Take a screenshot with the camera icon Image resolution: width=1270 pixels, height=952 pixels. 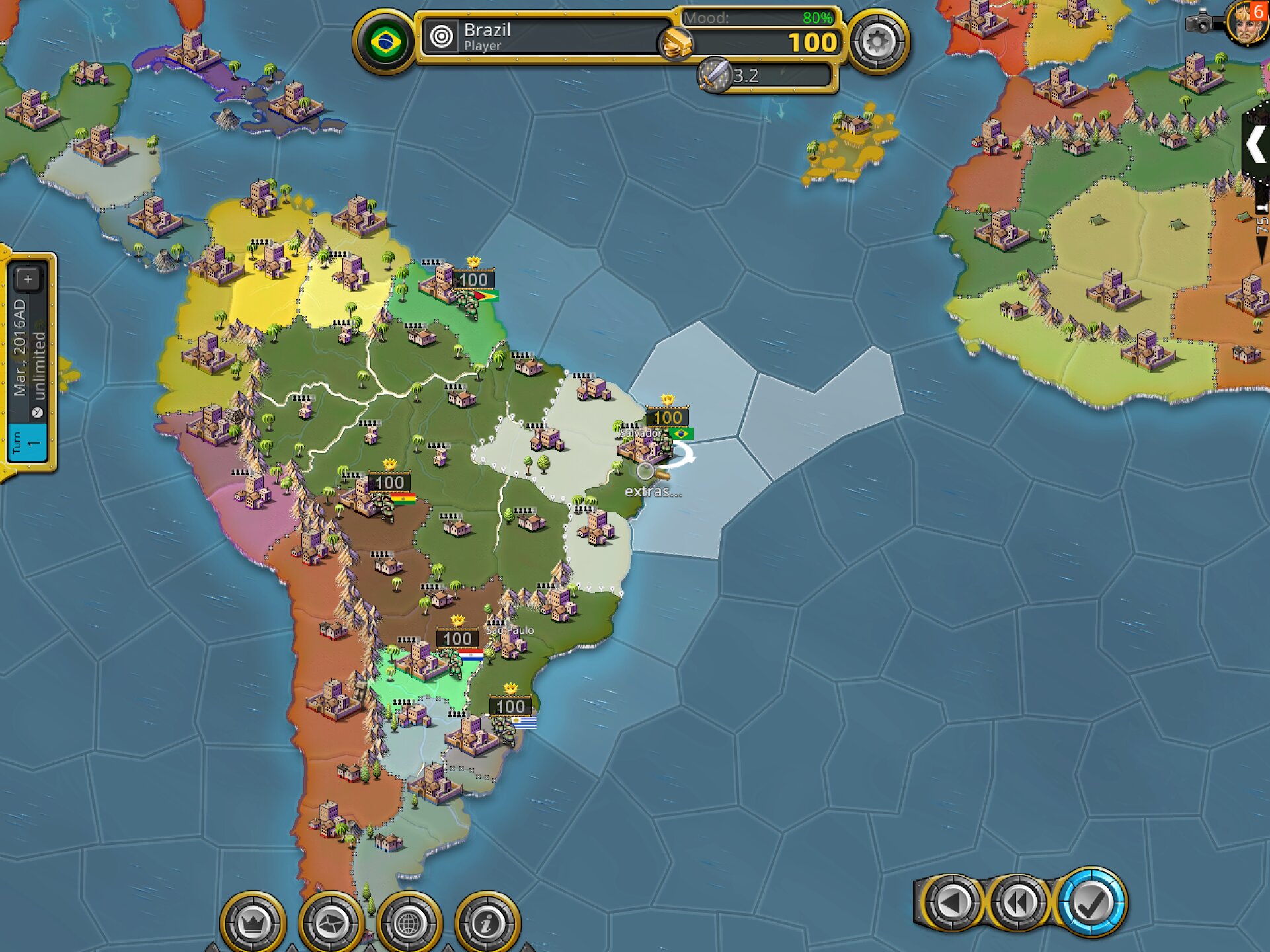coord(1200,23)
